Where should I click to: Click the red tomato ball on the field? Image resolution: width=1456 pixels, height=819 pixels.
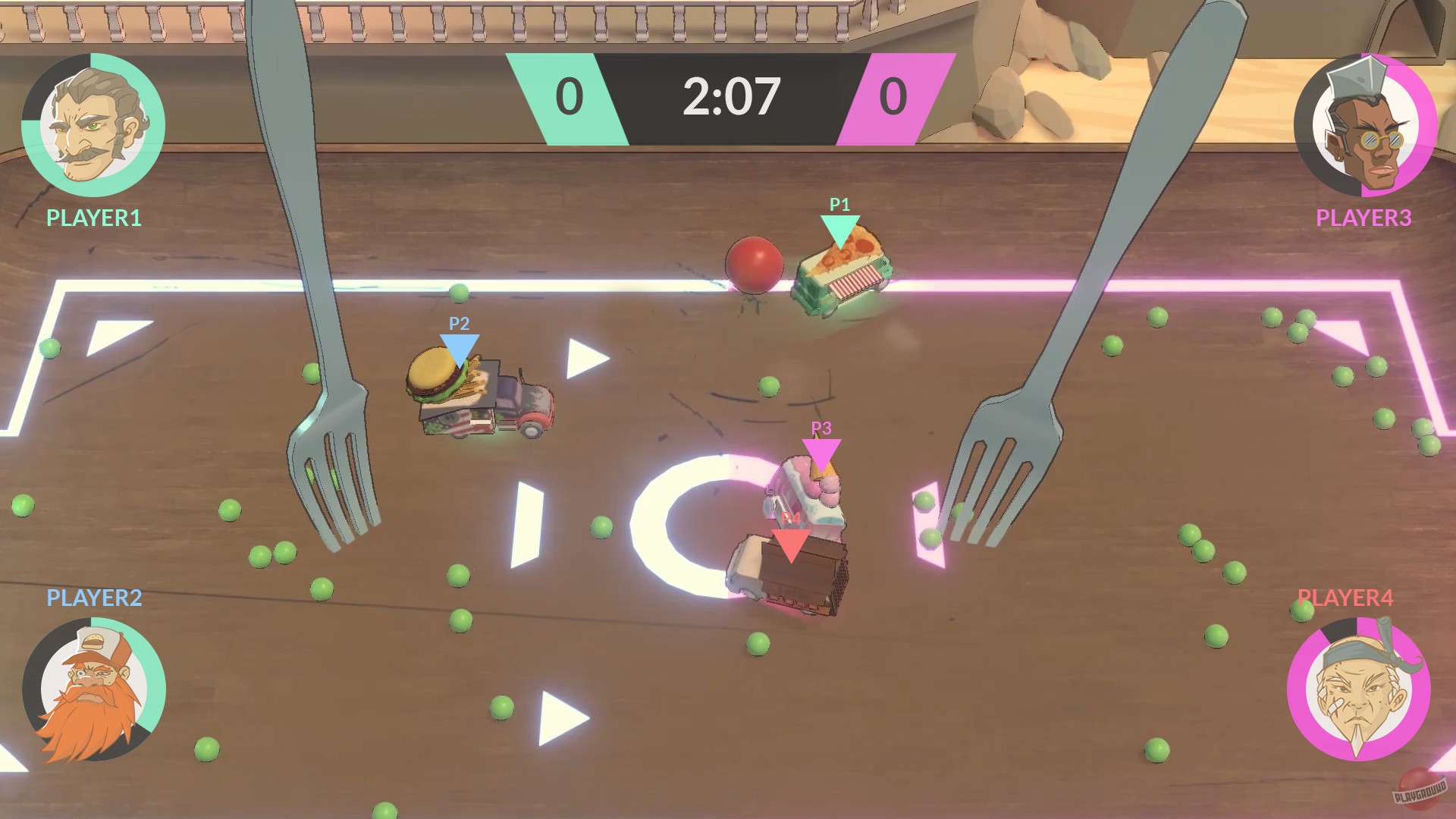point(753,264)
